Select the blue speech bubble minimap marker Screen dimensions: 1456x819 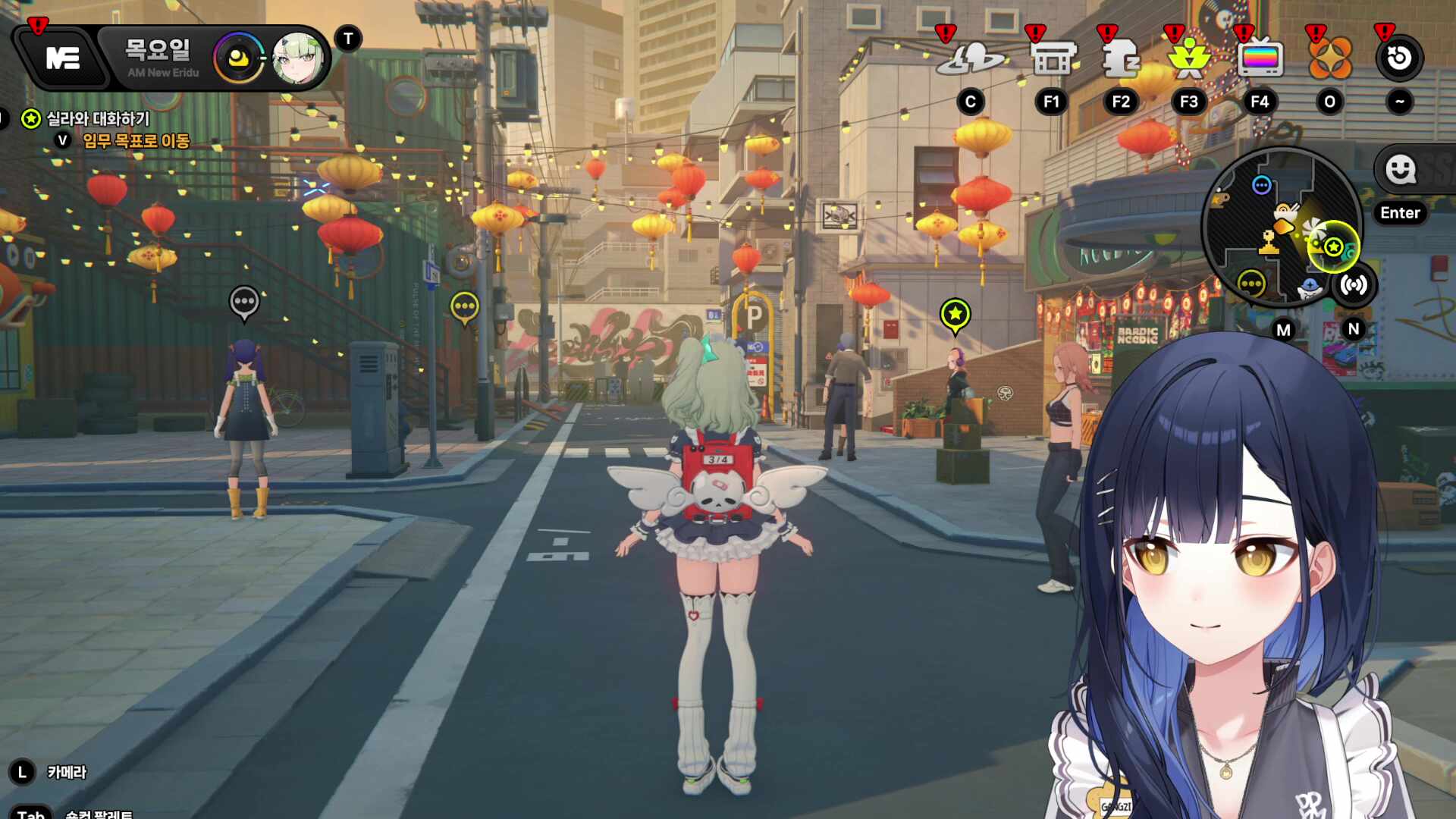(x=1261, y=185)
